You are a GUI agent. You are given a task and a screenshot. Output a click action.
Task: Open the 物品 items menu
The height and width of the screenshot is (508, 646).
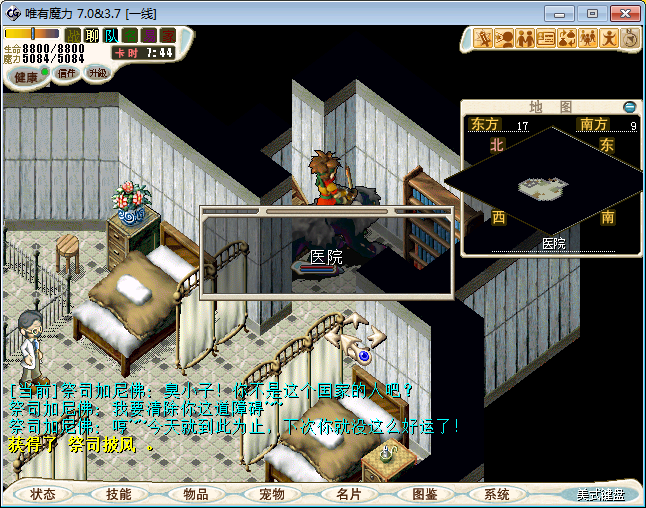[195, 494]
